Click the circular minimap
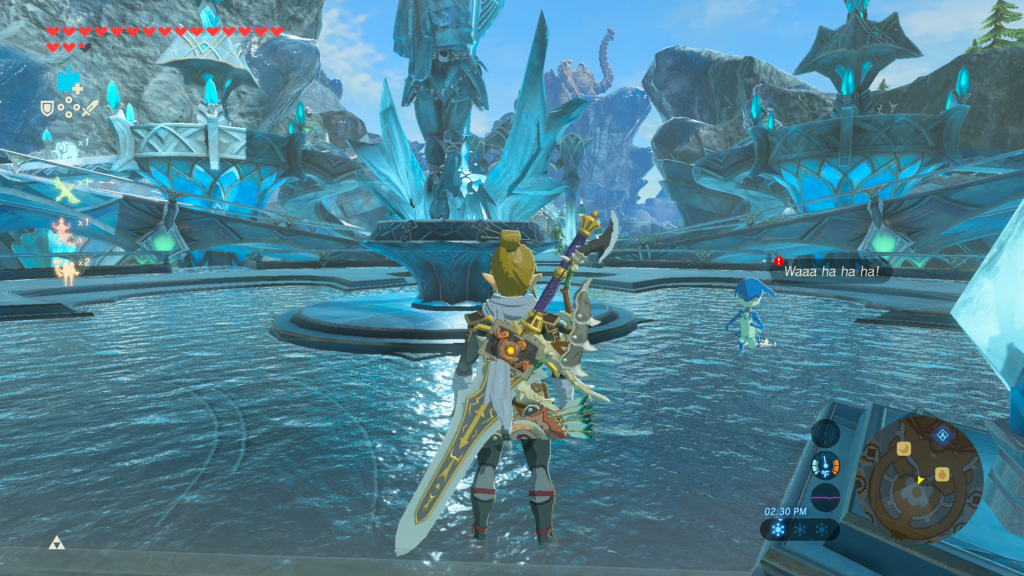The image size is (1024, 576). pos(919,478)
